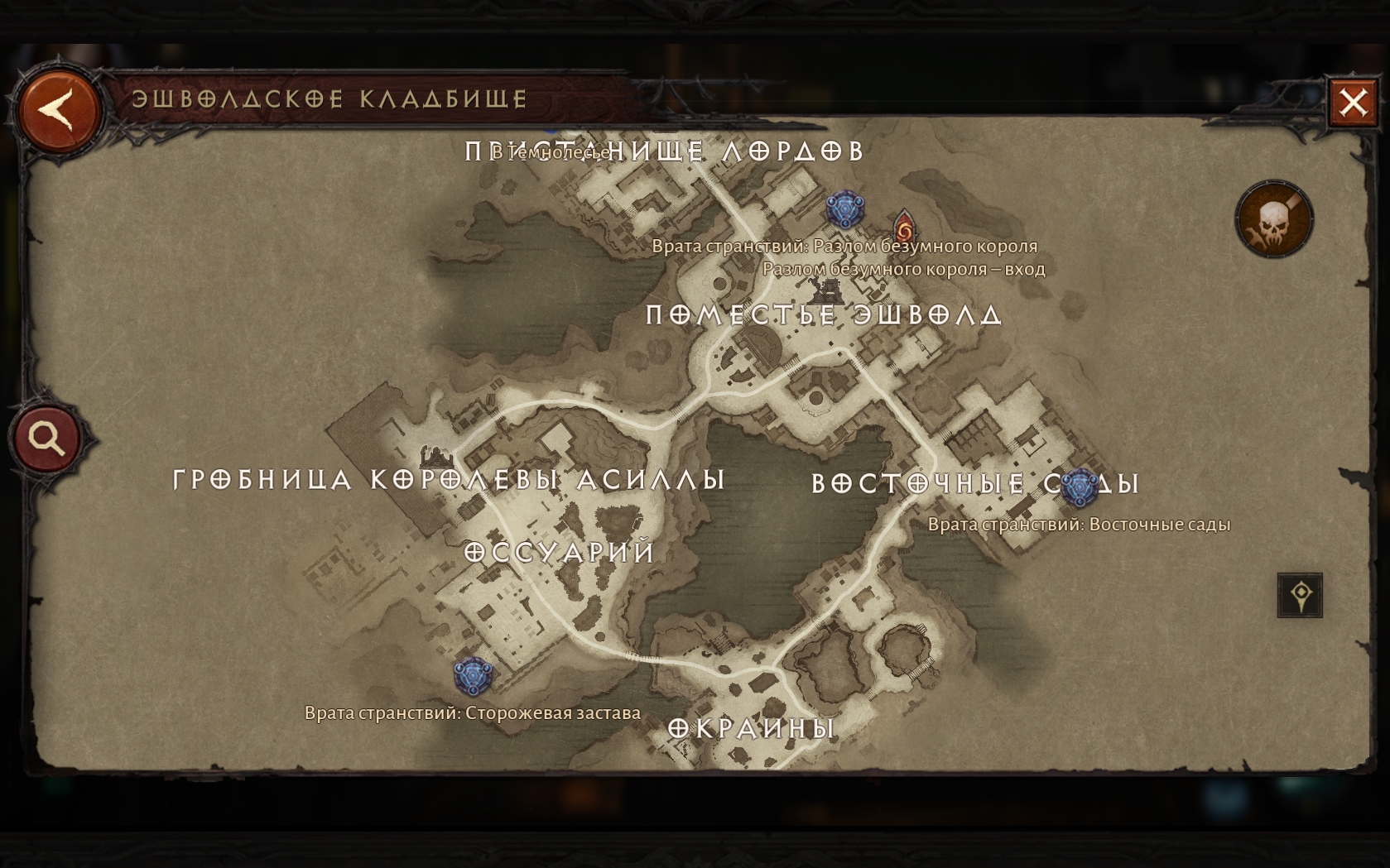
Task: Click the map location pin button
Action: (x=1300, y=595)
